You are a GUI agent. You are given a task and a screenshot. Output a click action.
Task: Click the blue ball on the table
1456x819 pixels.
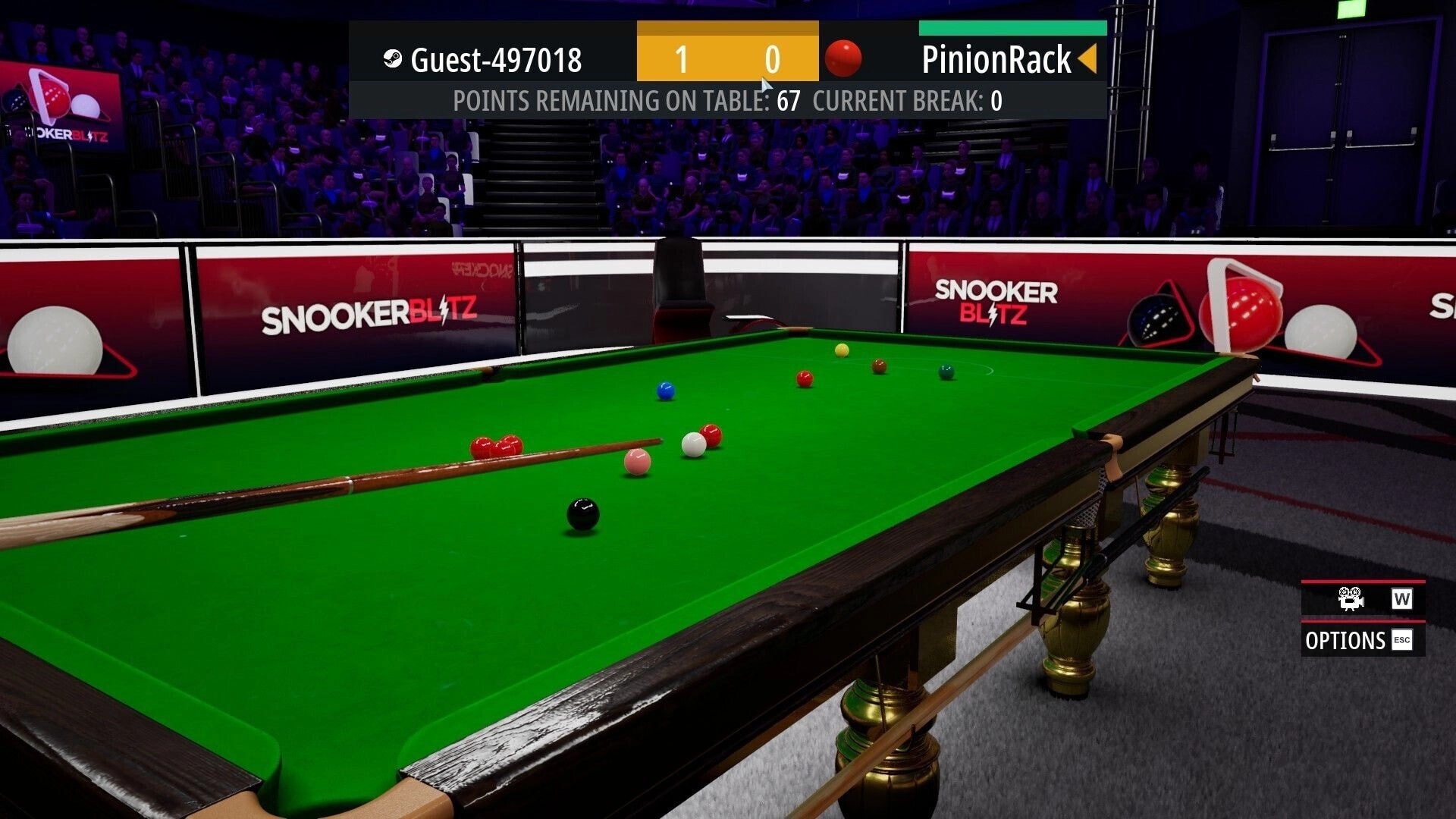click(666, 388)
